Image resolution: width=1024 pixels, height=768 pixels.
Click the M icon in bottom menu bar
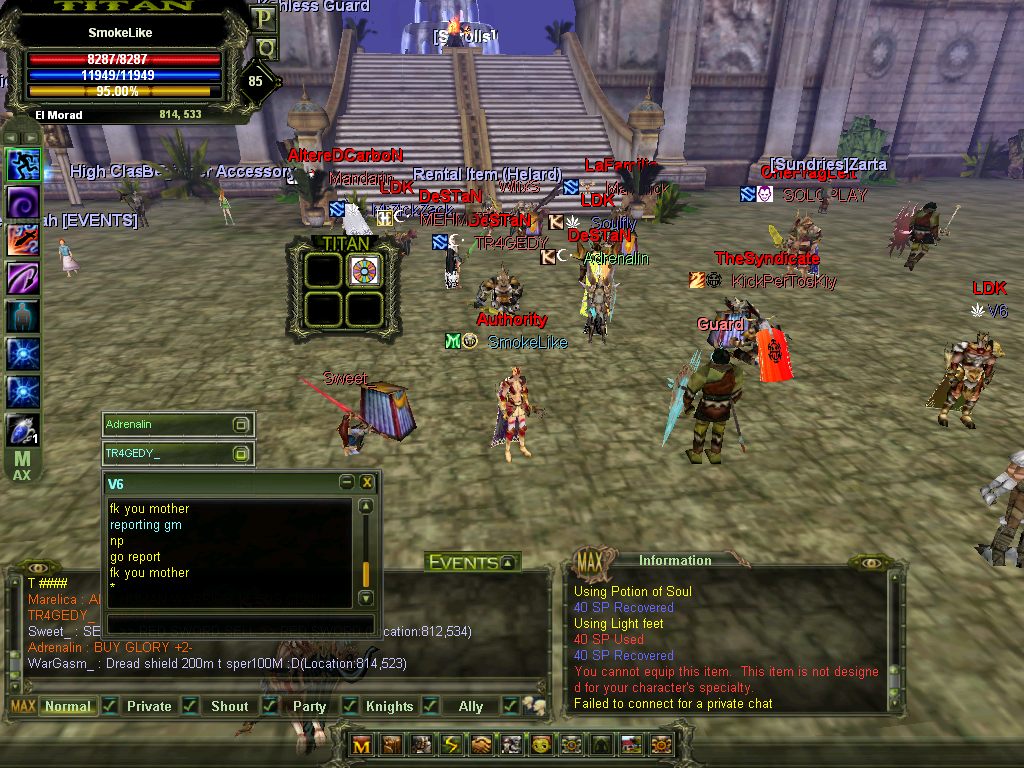[x=362, y=745]
